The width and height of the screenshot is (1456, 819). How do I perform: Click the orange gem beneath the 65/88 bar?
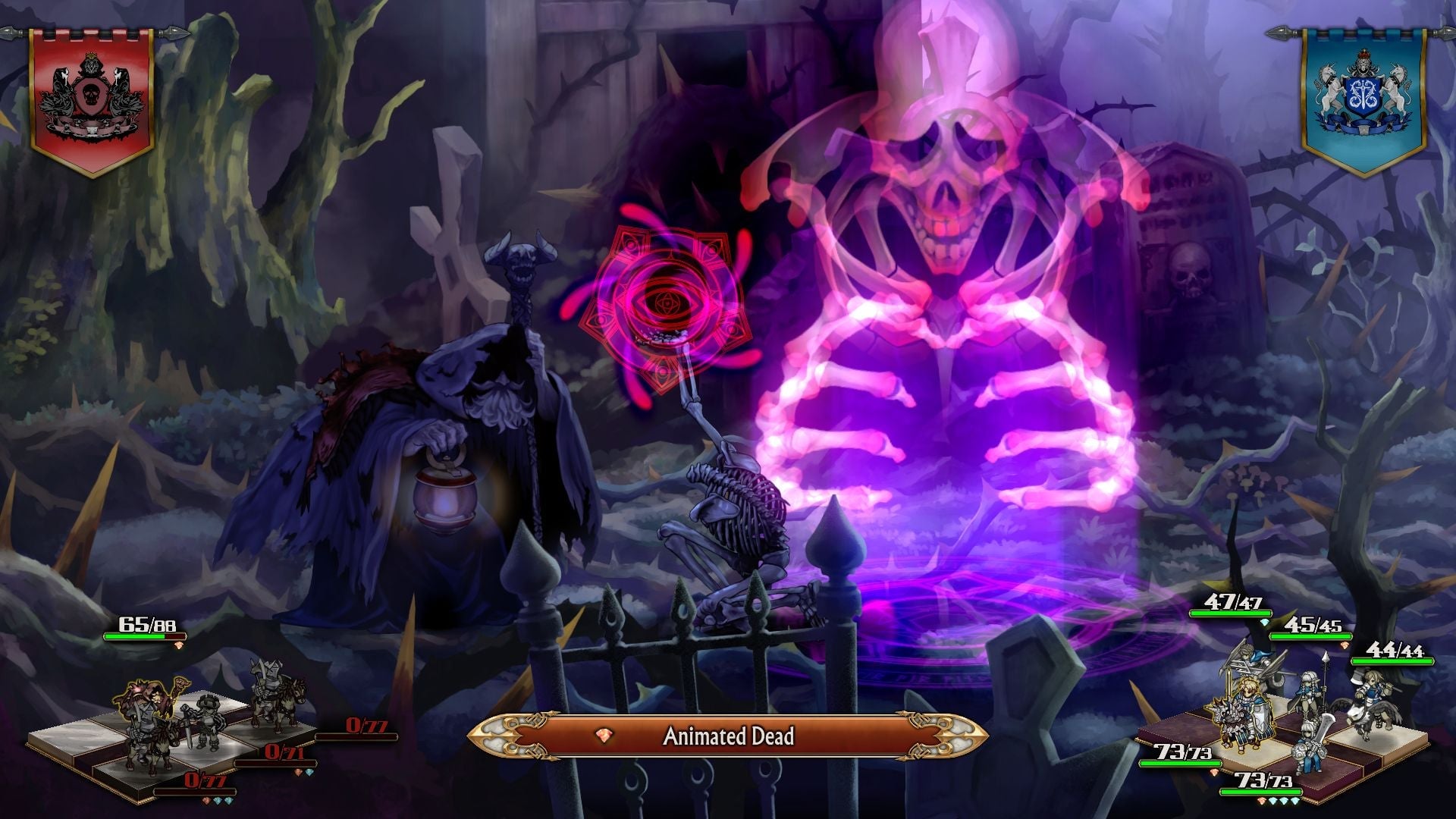click(179, 647)
